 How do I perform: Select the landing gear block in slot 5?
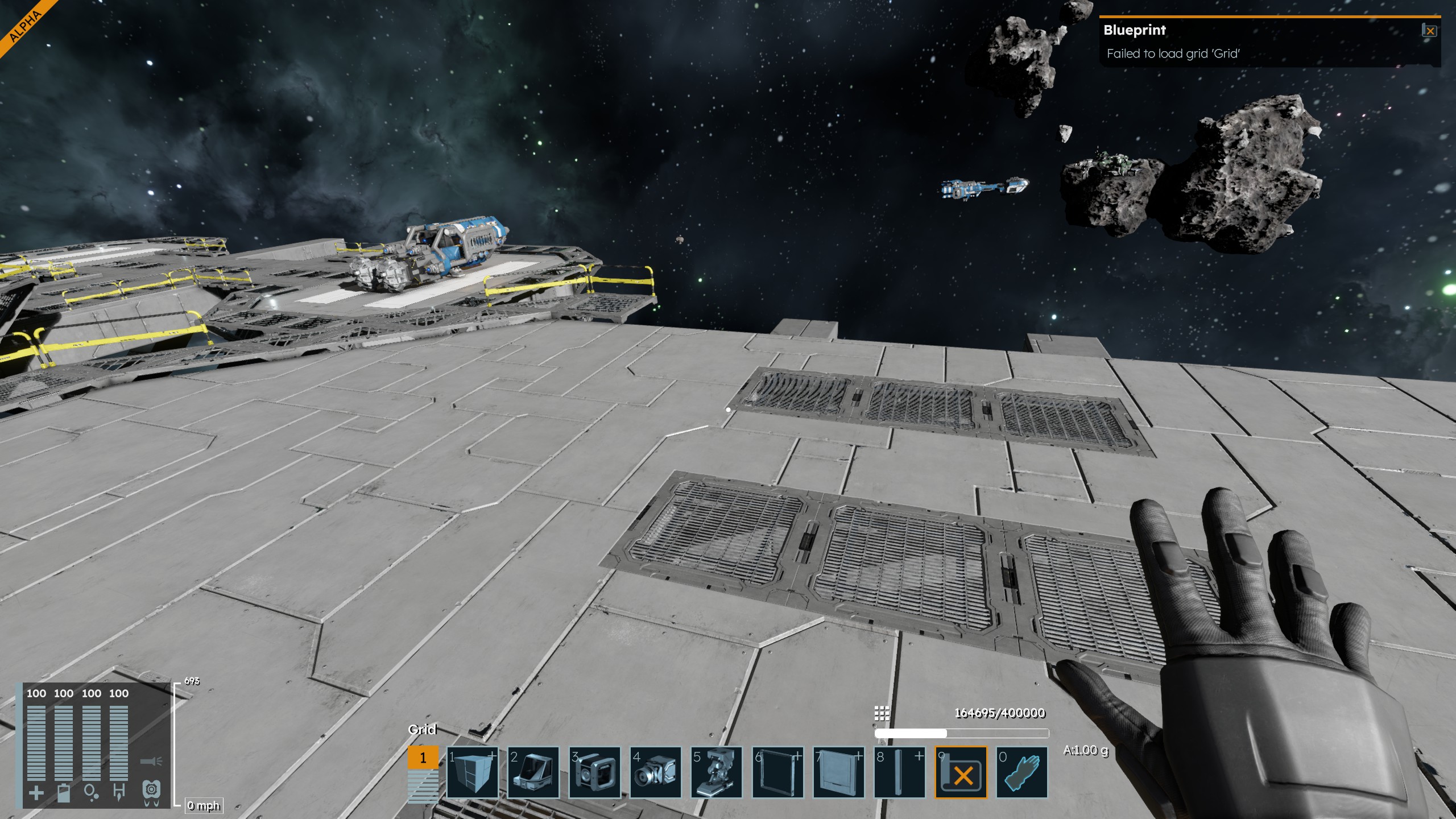(717, 772)
